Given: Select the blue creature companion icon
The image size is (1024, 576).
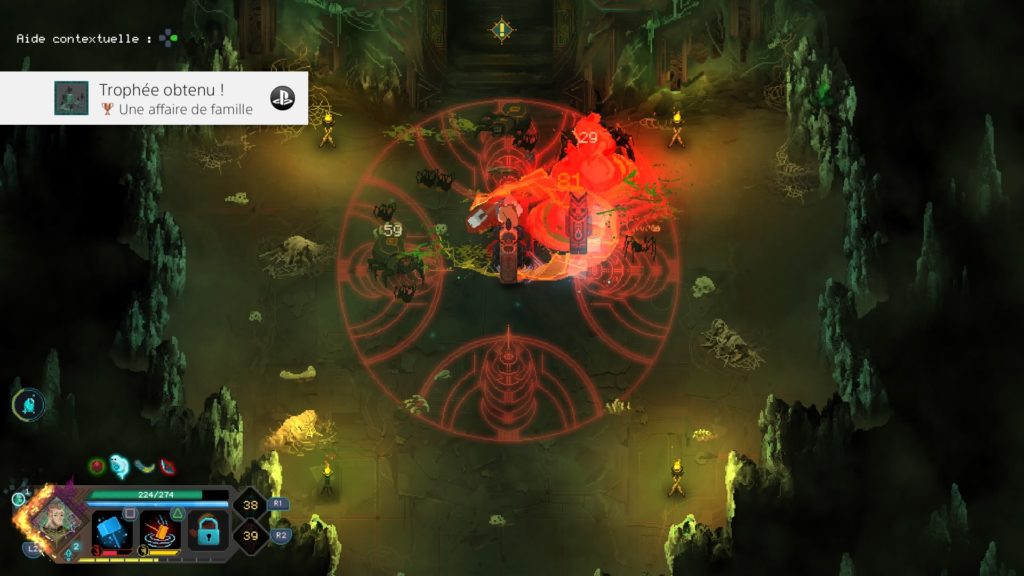Looking at the screenshot, I should click(x=28, y=404).
